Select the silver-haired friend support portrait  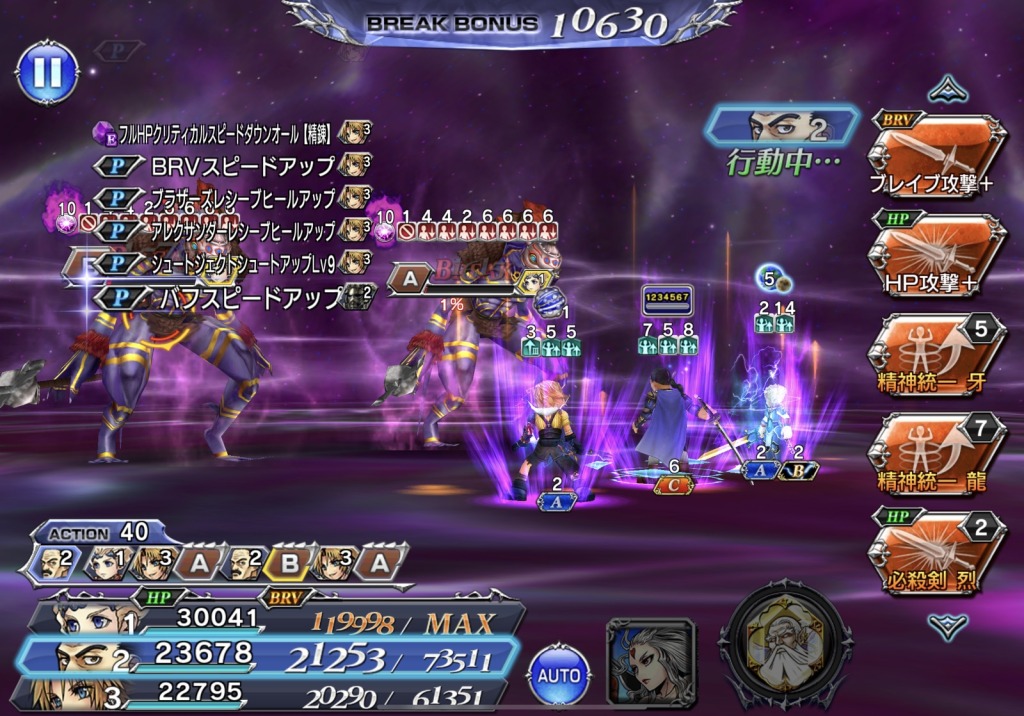(x=651, y=662)
